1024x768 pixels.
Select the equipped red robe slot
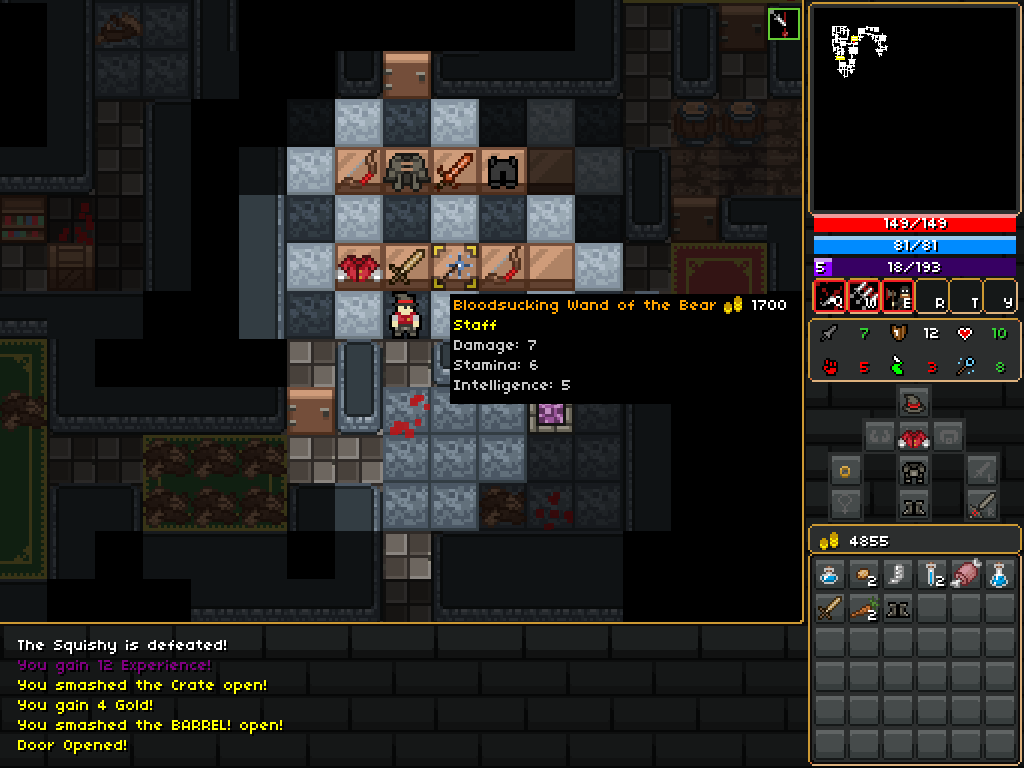pos(912,437)
